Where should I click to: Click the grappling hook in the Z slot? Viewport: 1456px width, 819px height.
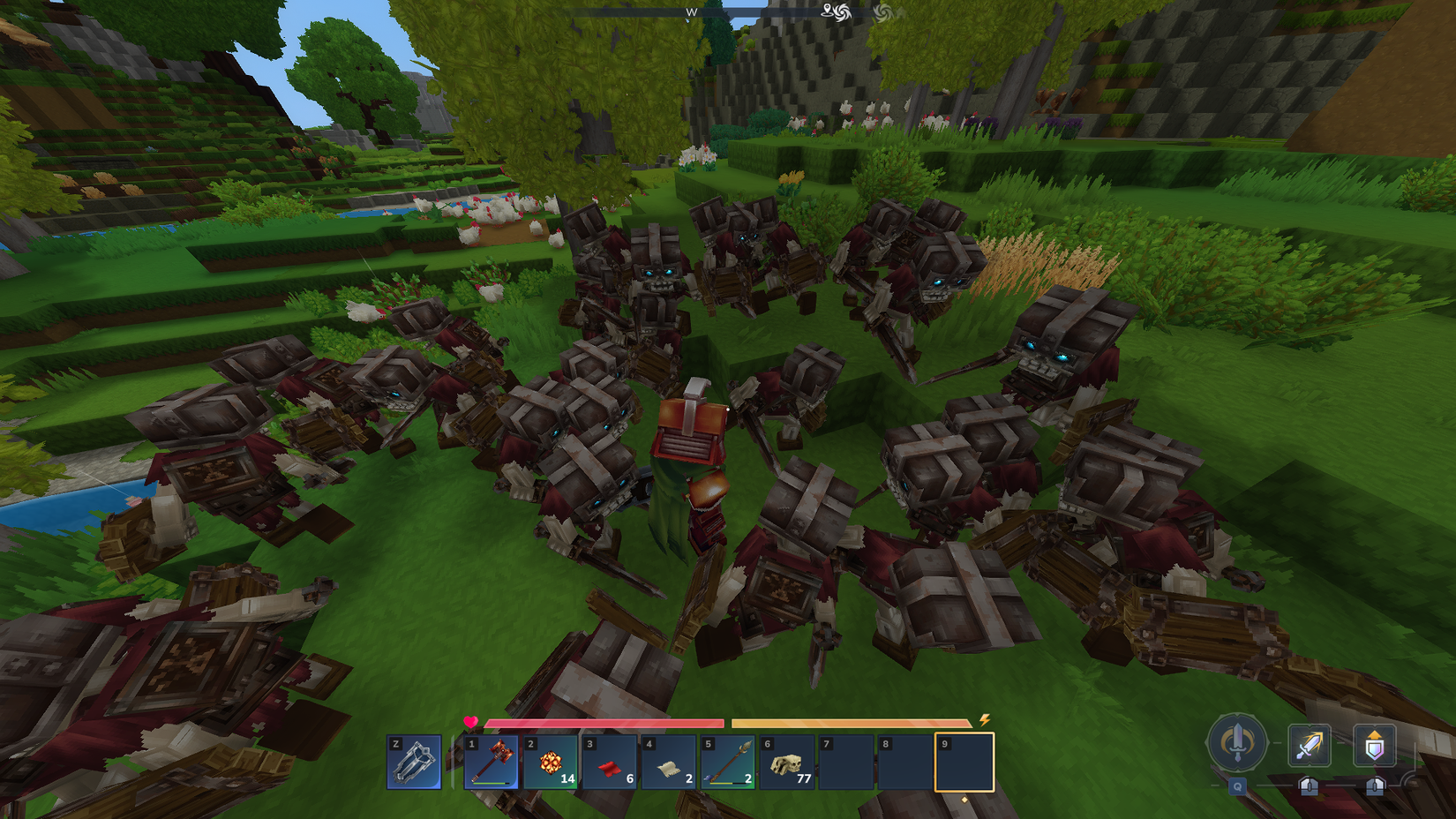tap(413, 761)
